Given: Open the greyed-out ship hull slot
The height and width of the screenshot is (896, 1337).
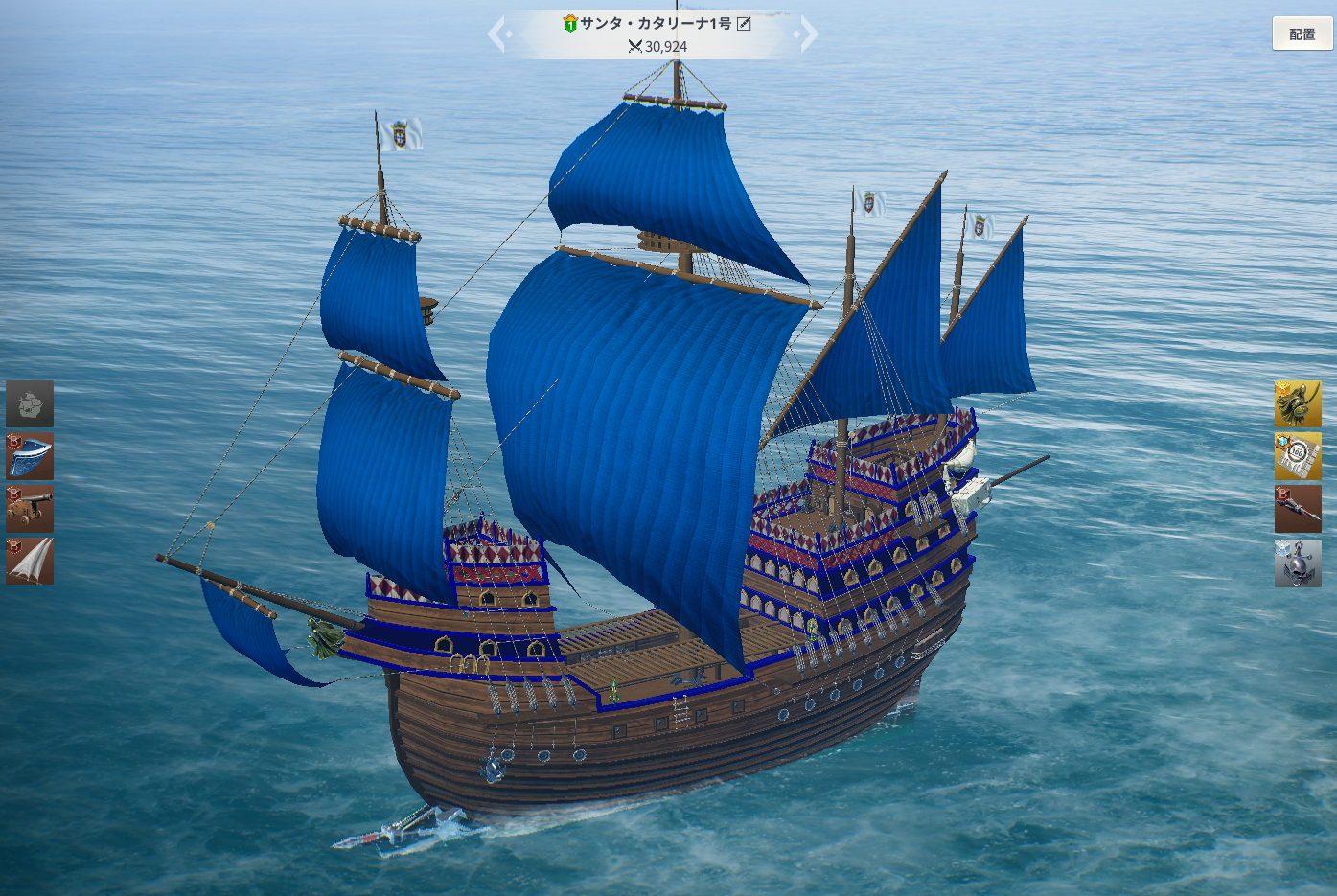Looking at the screenshot, I should pyautogui.click(x=30, y=403).
